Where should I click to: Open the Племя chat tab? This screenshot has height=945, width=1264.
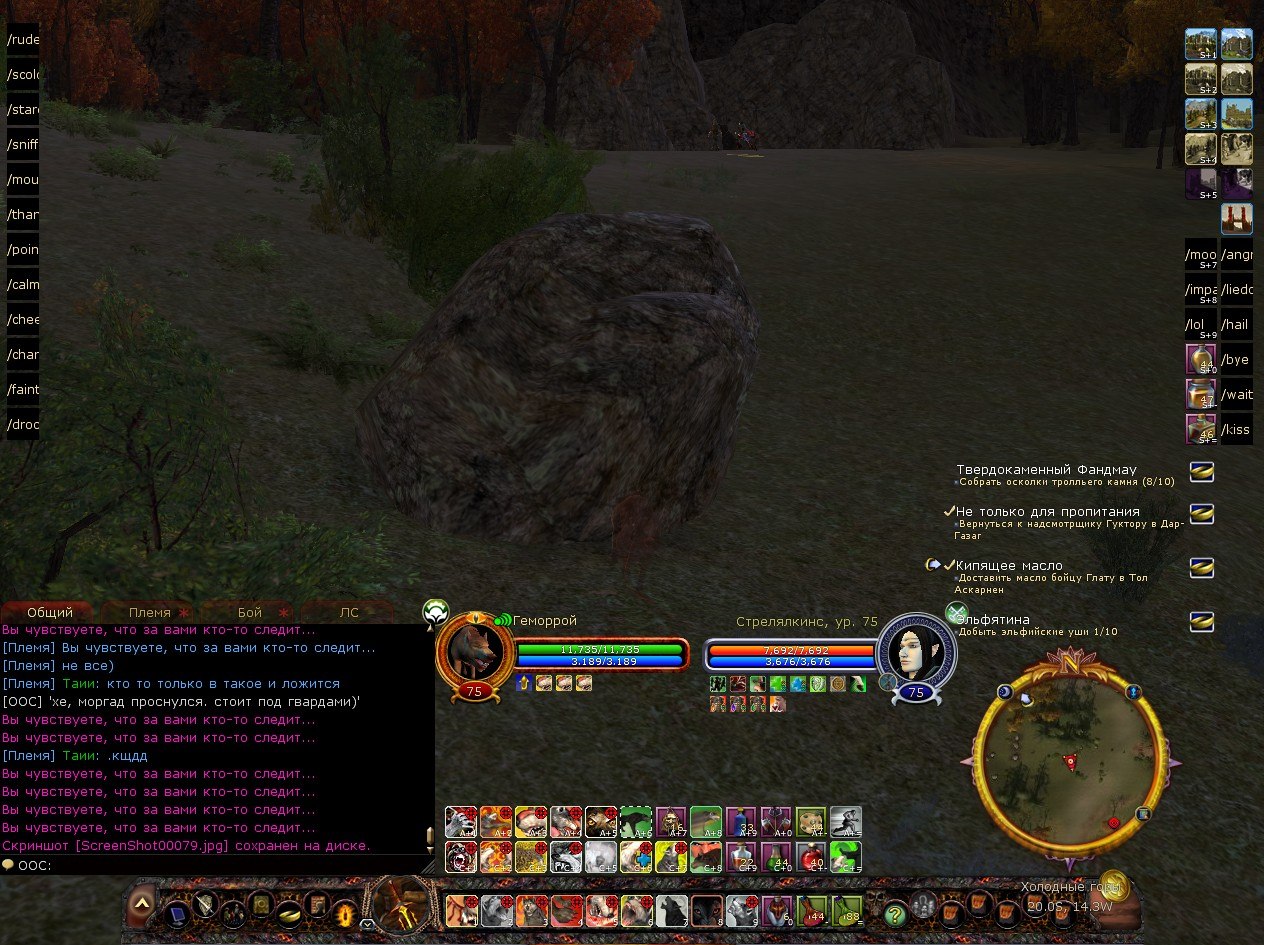tap(150, 612)
